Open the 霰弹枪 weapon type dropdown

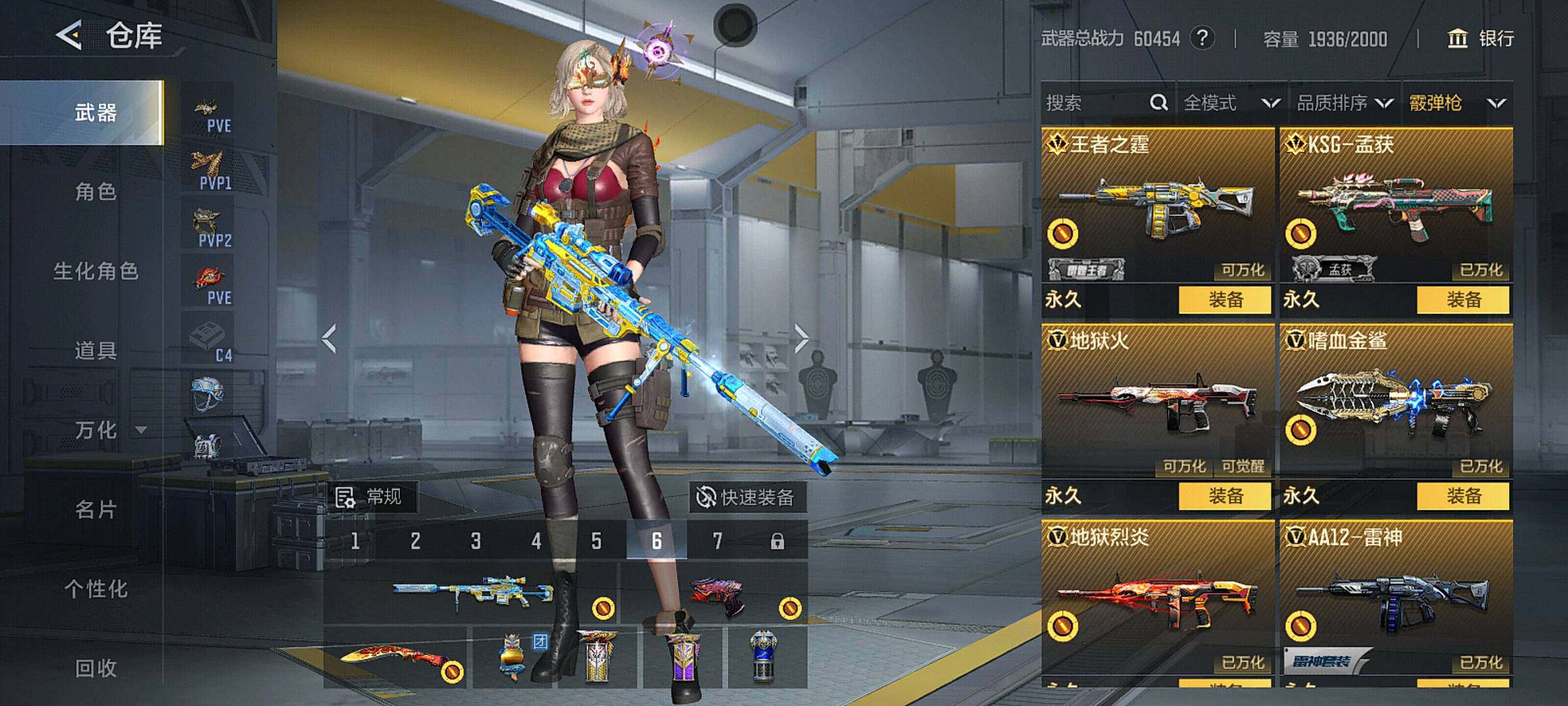[x=1457, y=103]
